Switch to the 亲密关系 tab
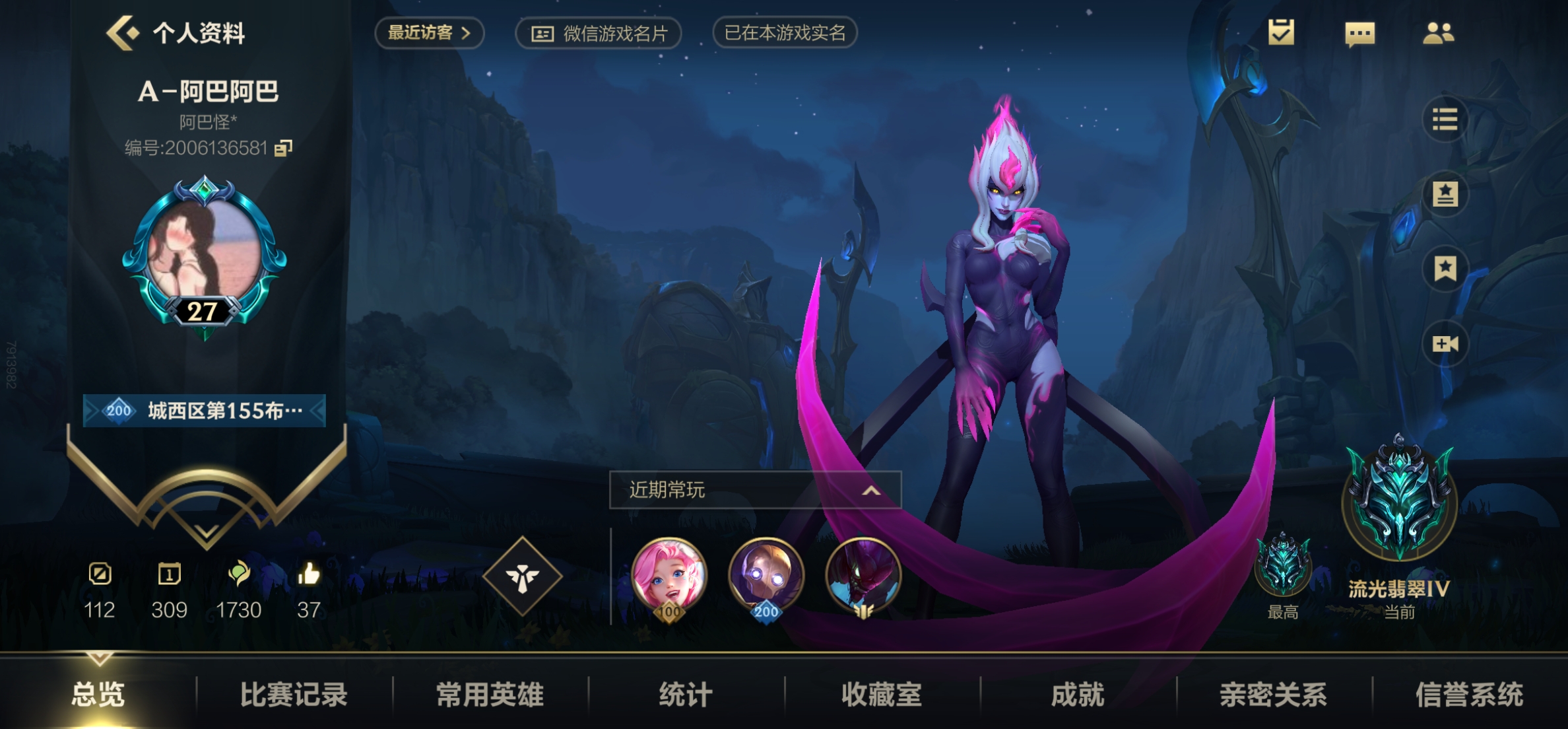The height and width of the screenshot is (729, 1568). pos(1273,694)
